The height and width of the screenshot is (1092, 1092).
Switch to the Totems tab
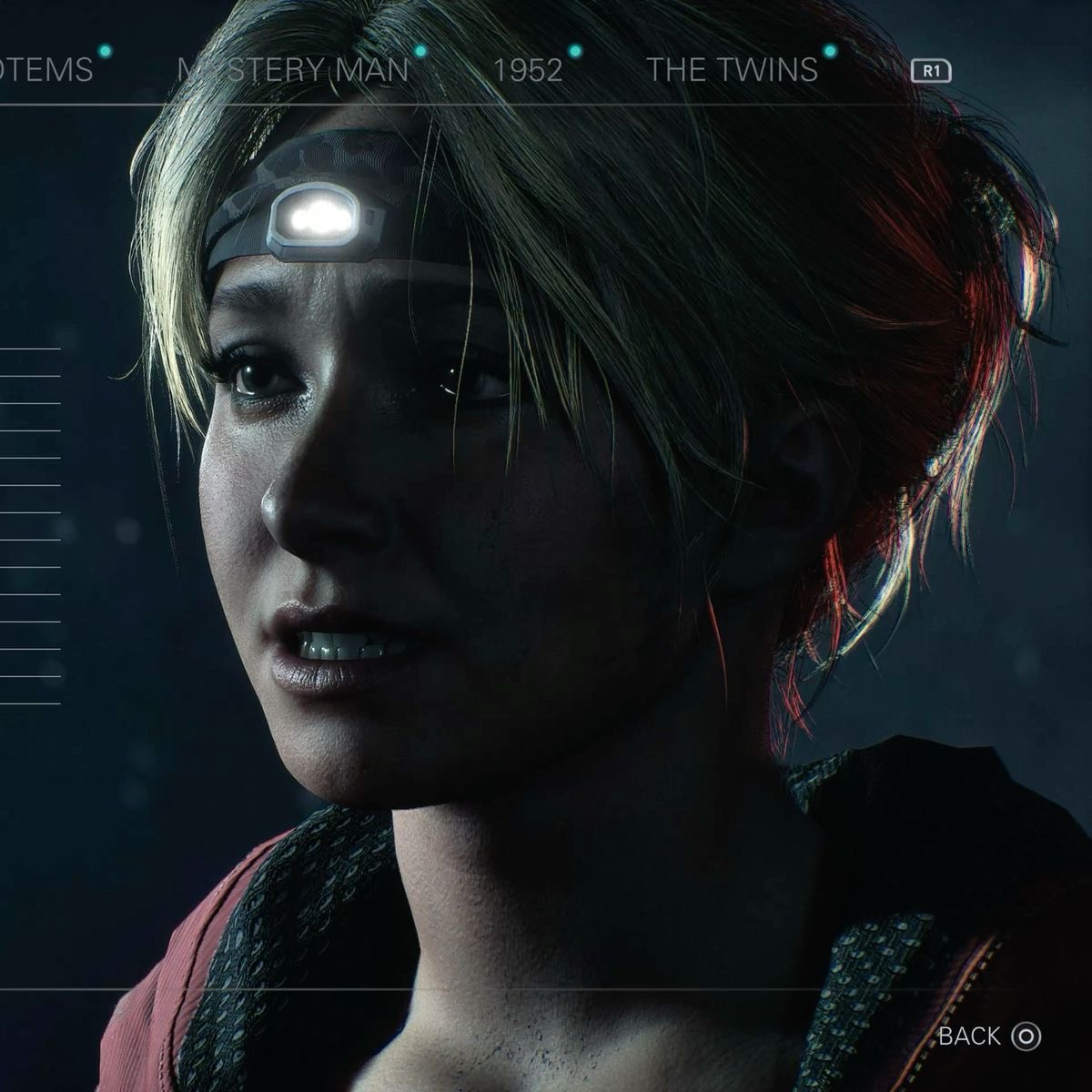coord(47,70)
